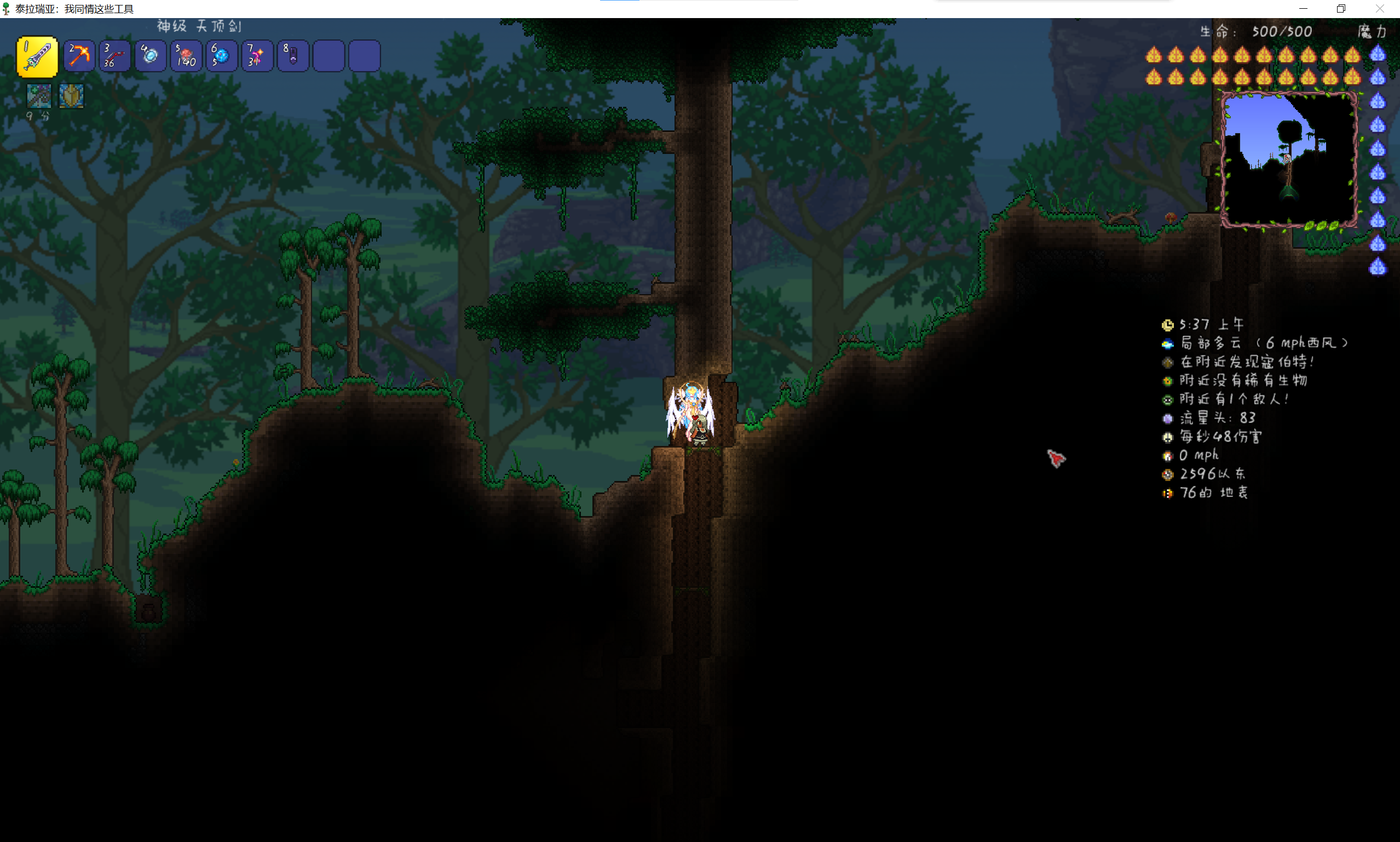Click the golden shield buff icon
Image resolution: width=1400 pixels, height=842 pixels.
(x=71, y=96)
